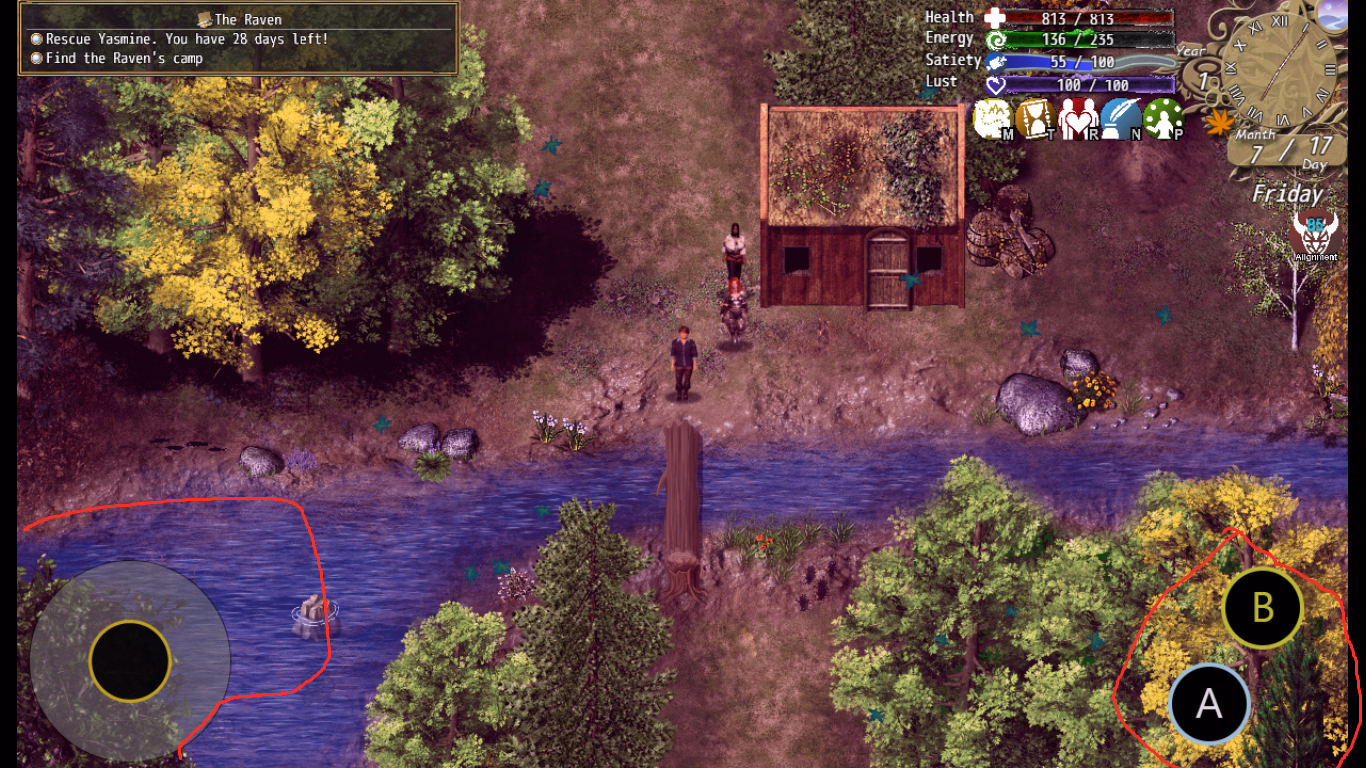Viewport: 1366px width, 768px height.
Task: Tap the hourglass time icon marked T
Action: click(x=1035, y=120)
